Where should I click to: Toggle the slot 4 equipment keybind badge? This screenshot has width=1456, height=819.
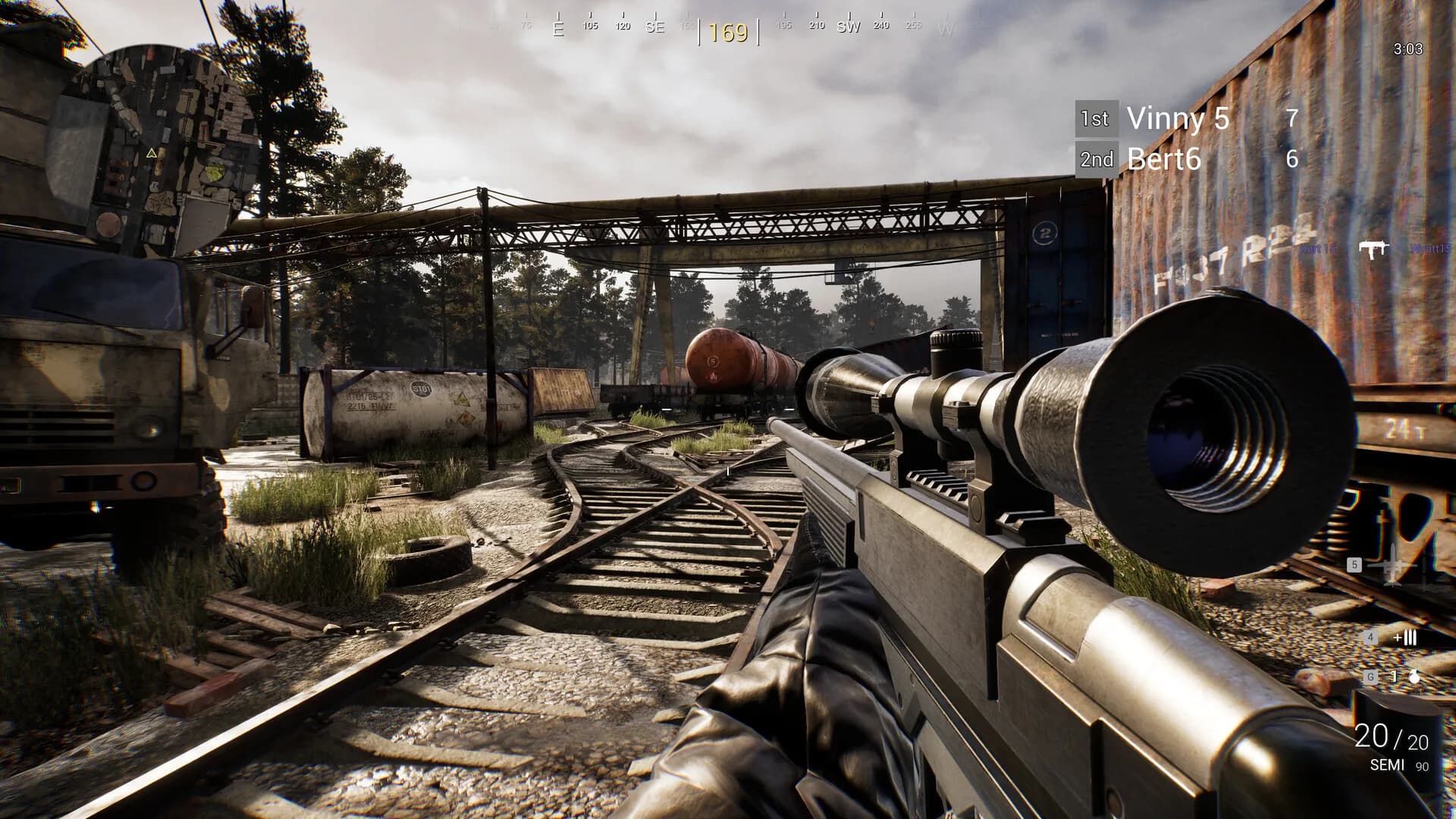pyautogui.click(x=1370, y=638)
